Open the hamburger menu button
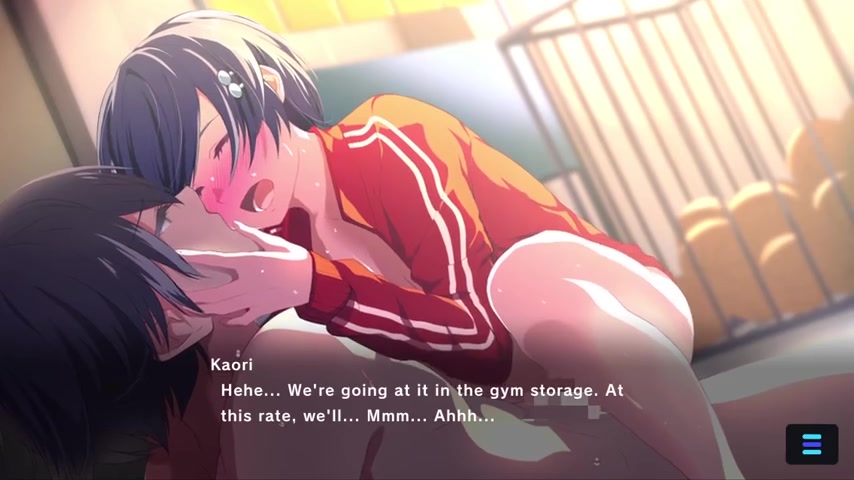This screenshot has width=854, height=480. click(811, 444)
